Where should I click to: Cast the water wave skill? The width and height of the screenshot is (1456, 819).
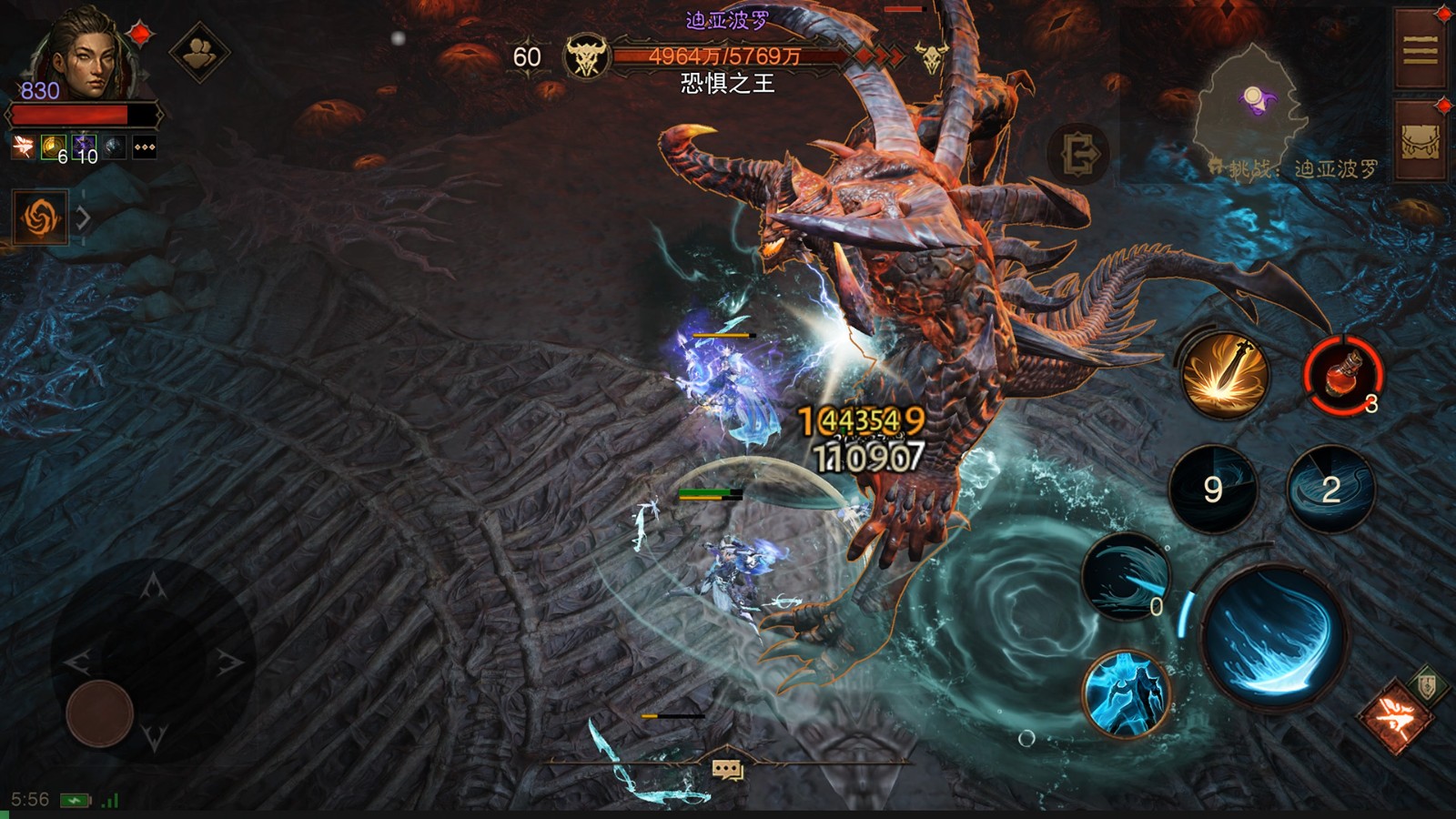1125,577
